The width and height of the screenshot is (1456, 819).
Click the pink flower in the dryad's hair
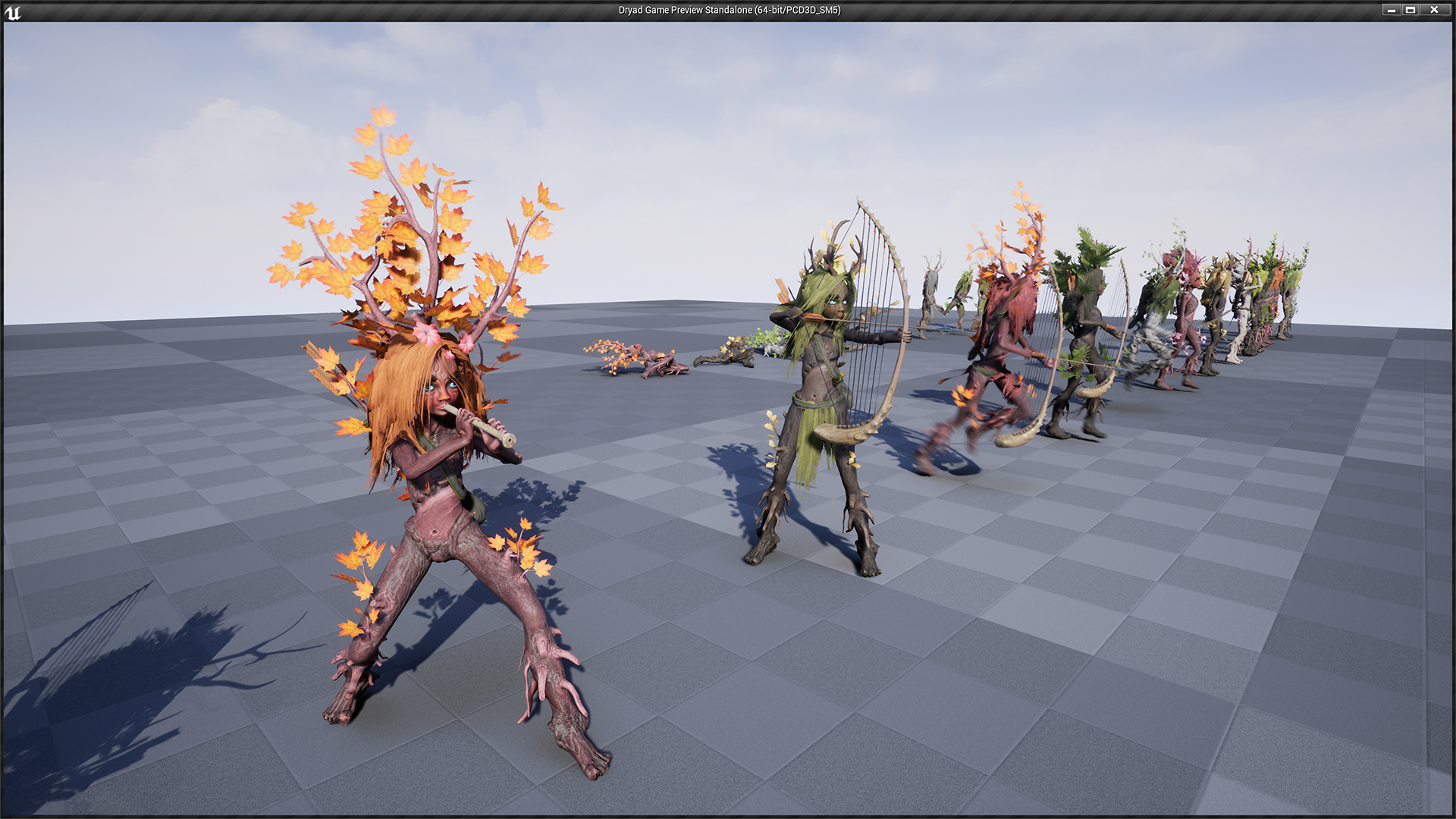click(427, 332)
